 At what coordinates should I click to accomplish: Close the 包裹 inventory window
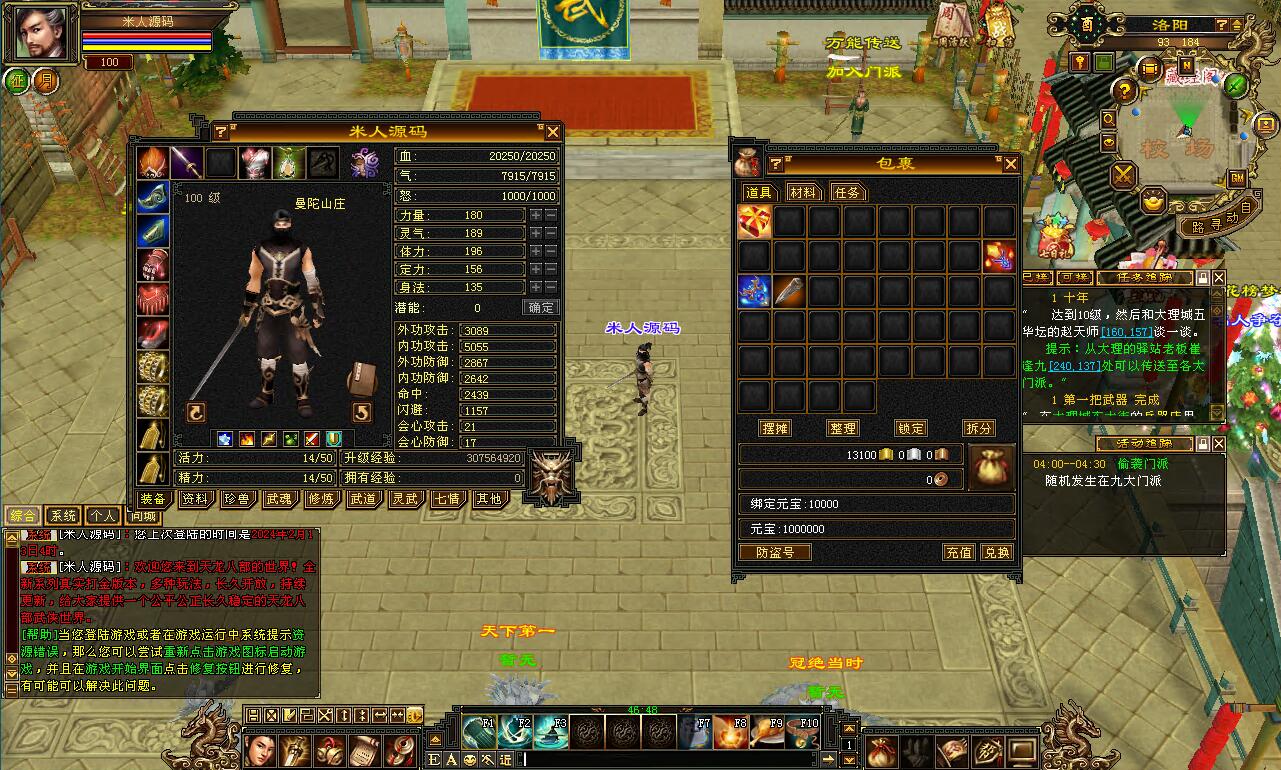[1010, 164]
